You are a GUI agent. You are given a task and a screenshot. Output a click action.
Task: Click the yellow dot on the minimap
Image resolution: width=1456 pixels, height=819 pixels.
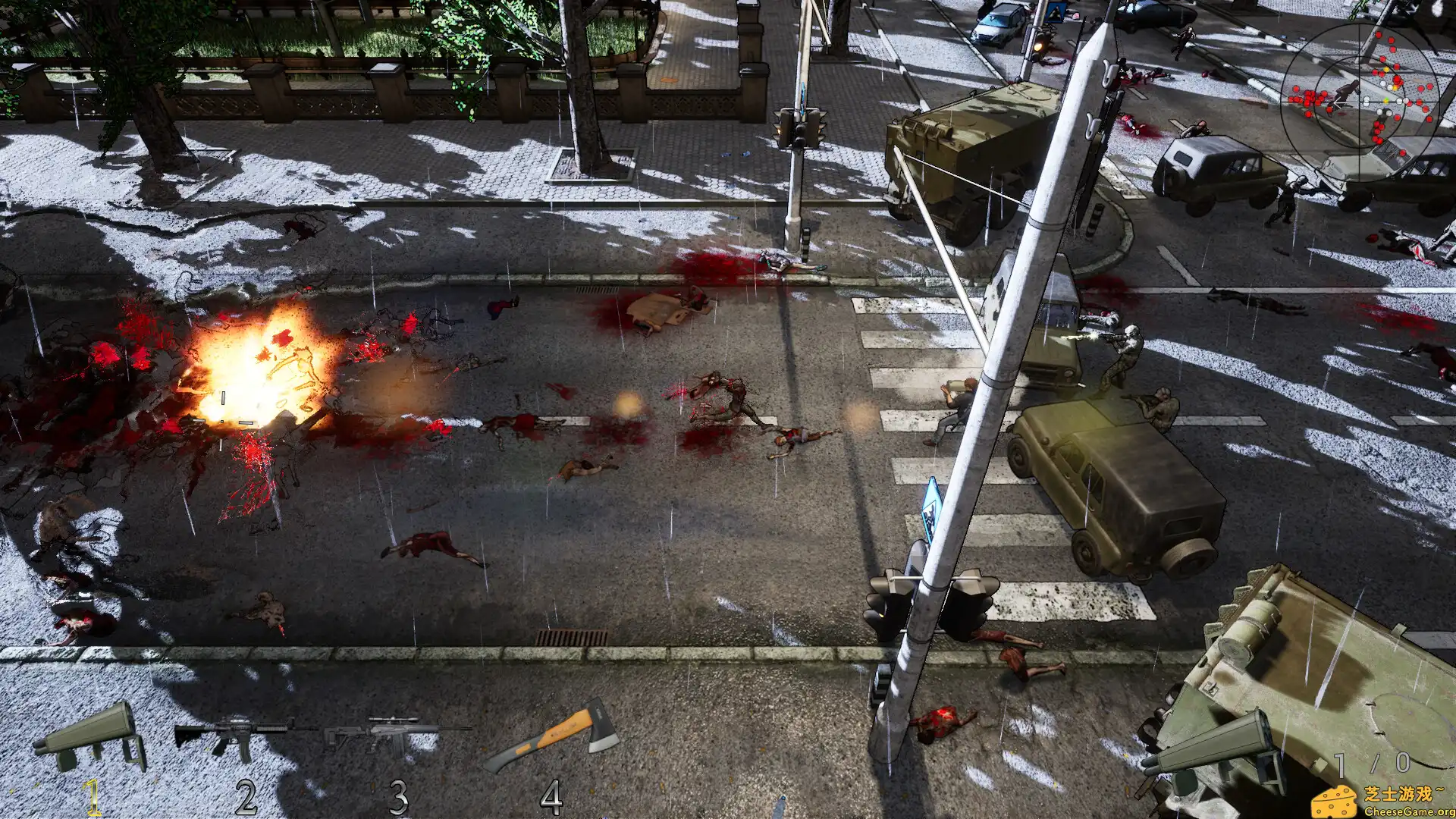(x=1386, y=69)
